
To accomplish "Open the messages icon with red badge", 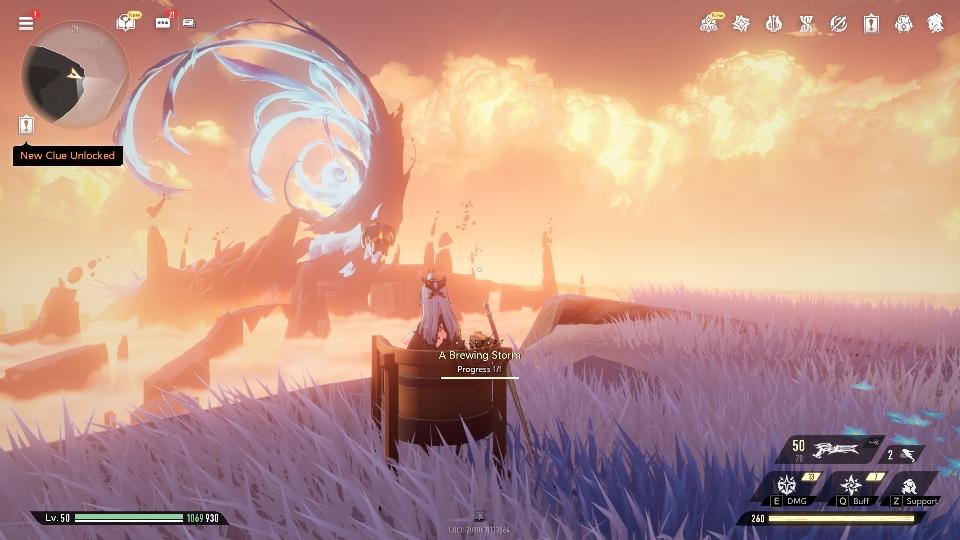I will point(162,22).
